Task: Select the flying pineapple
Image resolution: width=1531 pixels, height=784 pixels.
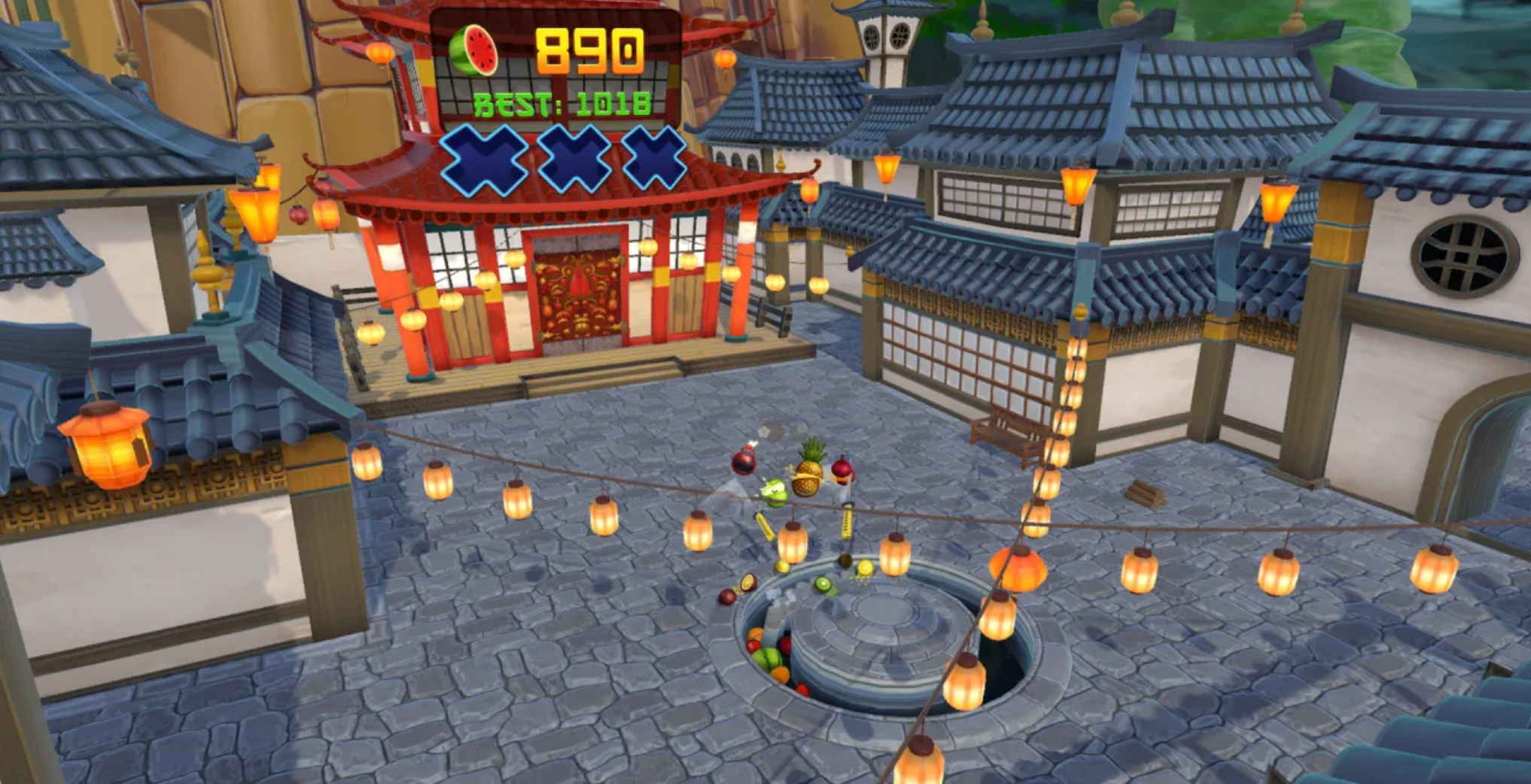Action: point(807,476)
